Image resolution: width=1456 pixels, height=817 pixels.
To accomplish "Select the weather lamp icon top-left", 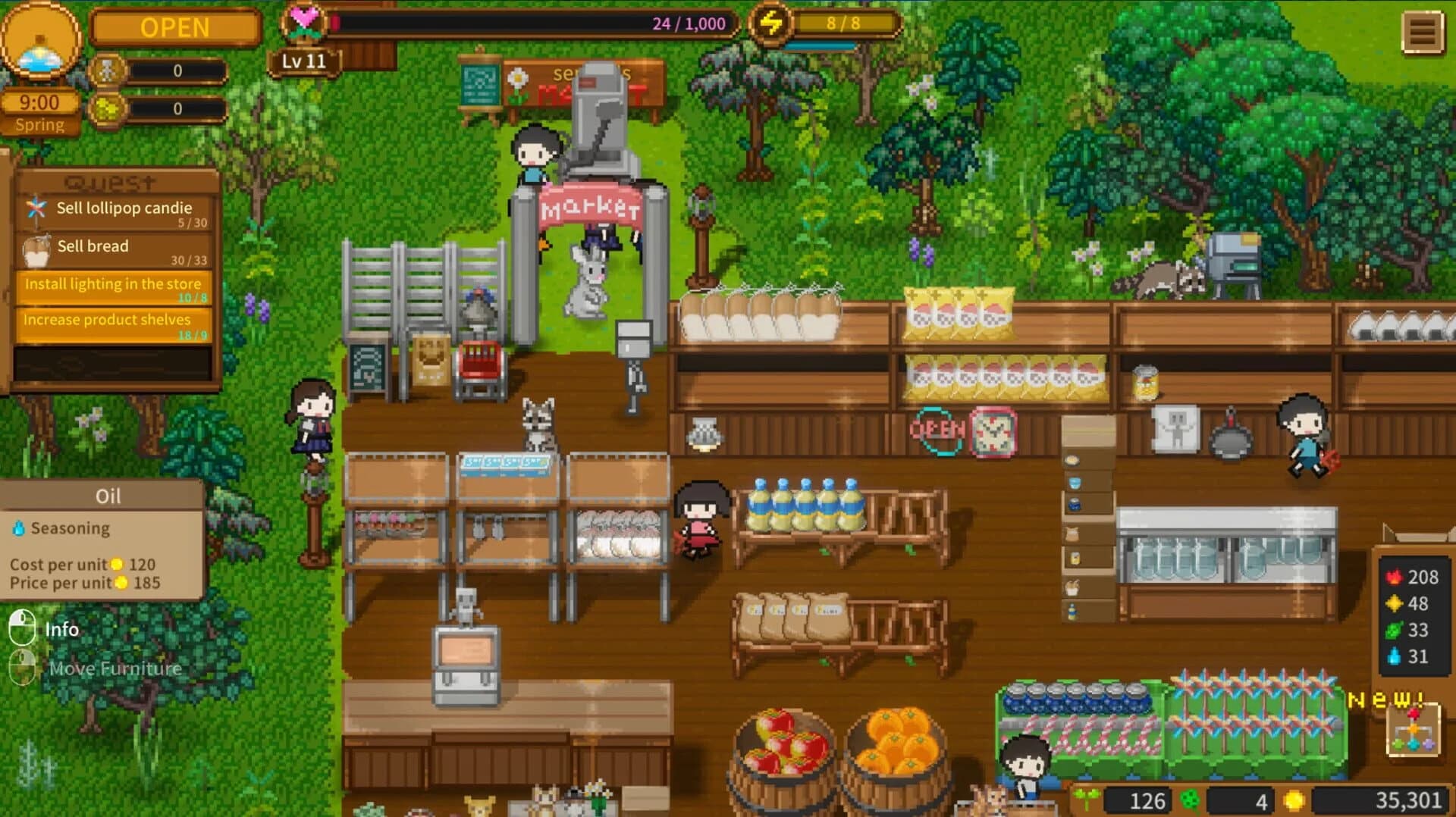I will [x=42, y=42].
